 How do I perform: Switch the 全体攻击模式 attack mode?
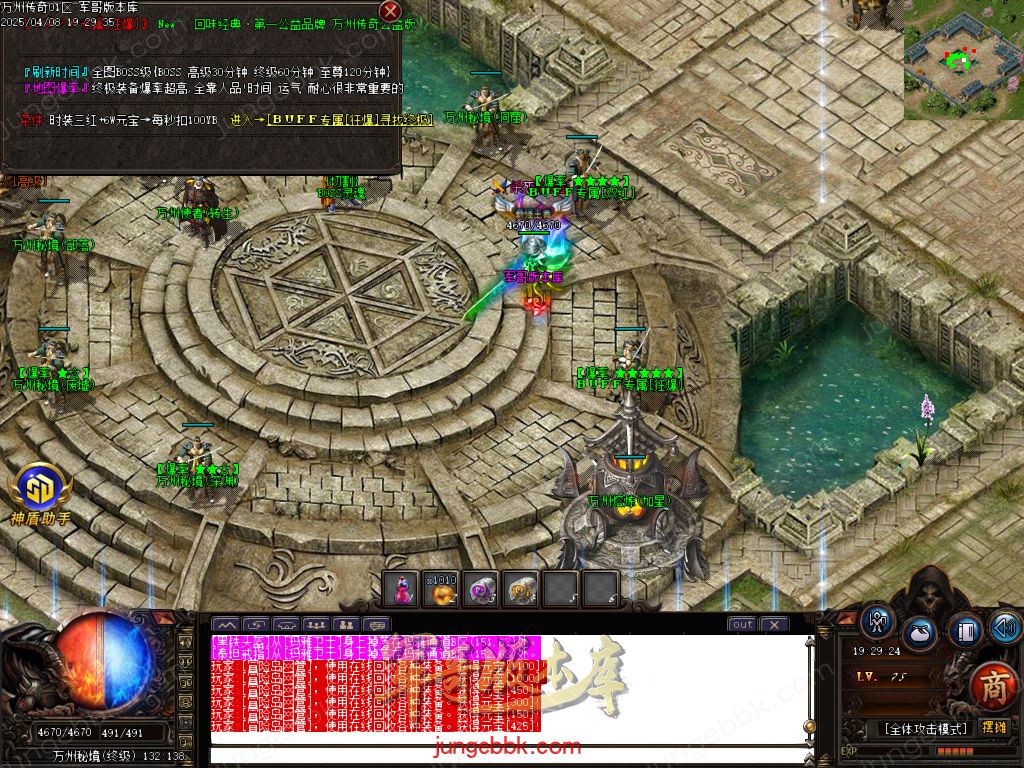pyautogui.click(x=925, y=728)
